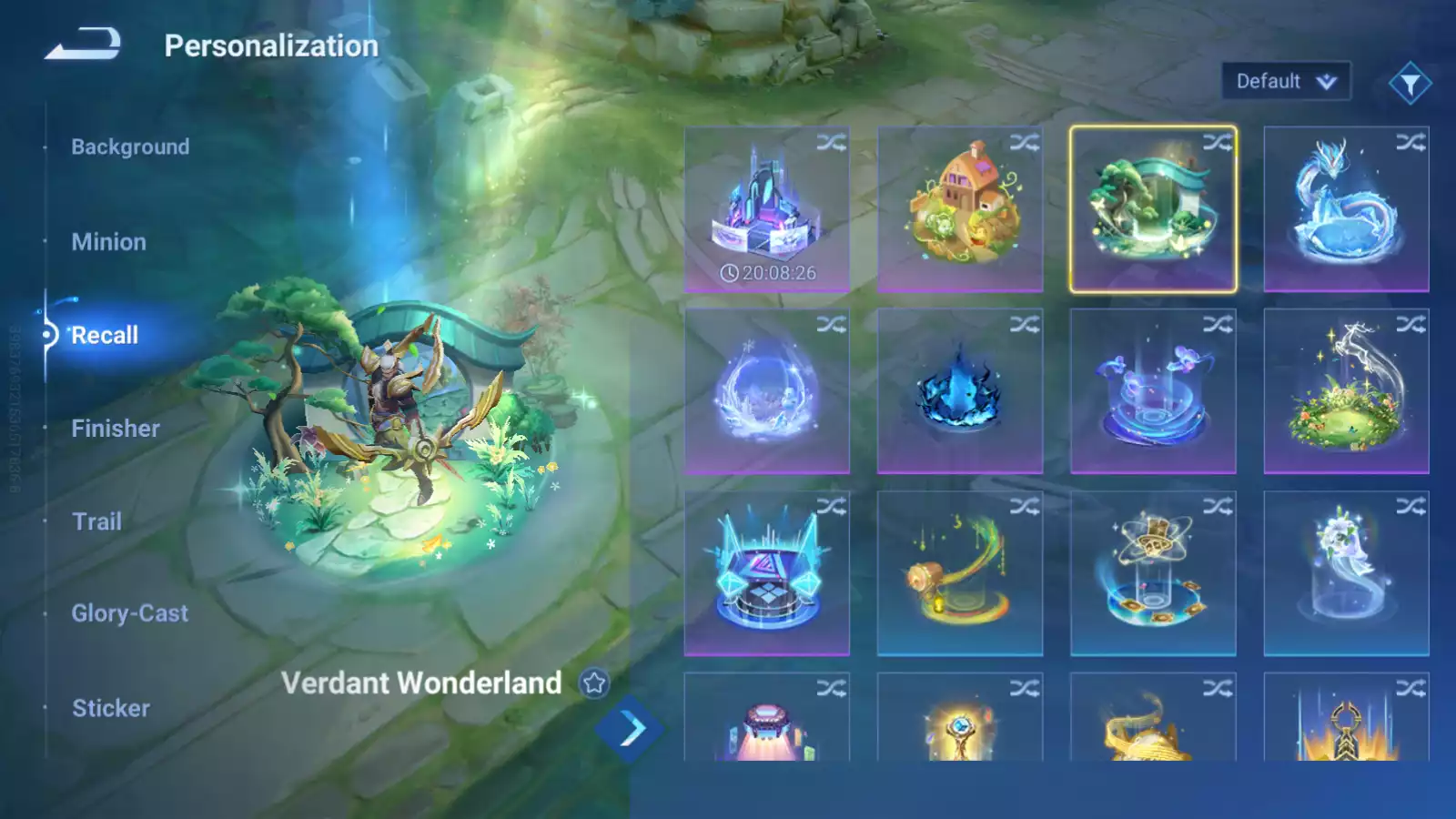
Task: Select the timed crystal castle recall effect
Action: (766, 209)
